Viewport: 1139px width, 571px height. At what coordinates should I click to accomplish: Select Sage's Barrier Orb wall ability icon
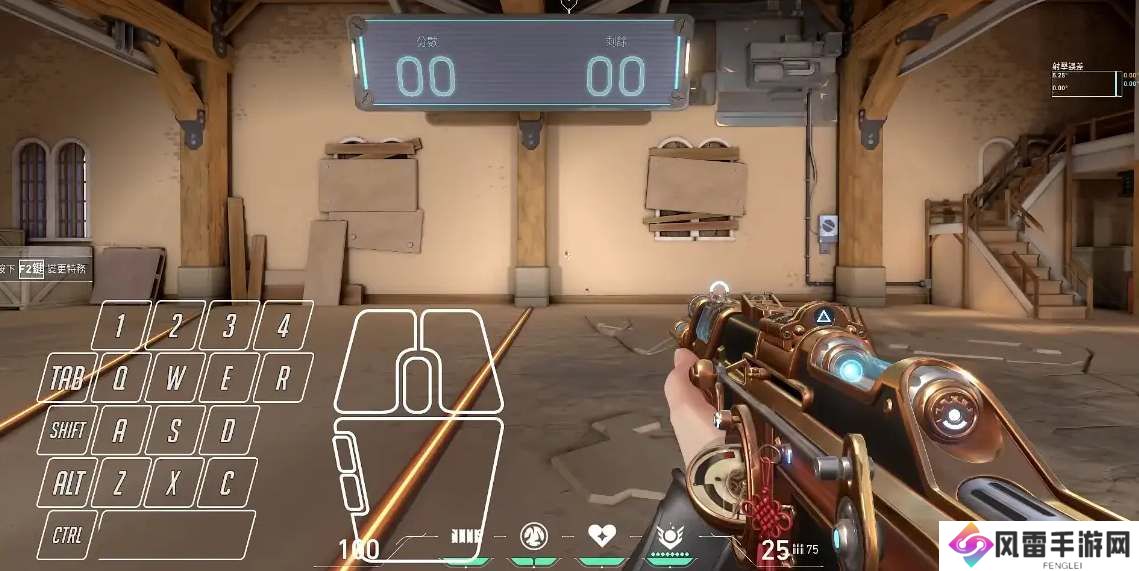467,536
